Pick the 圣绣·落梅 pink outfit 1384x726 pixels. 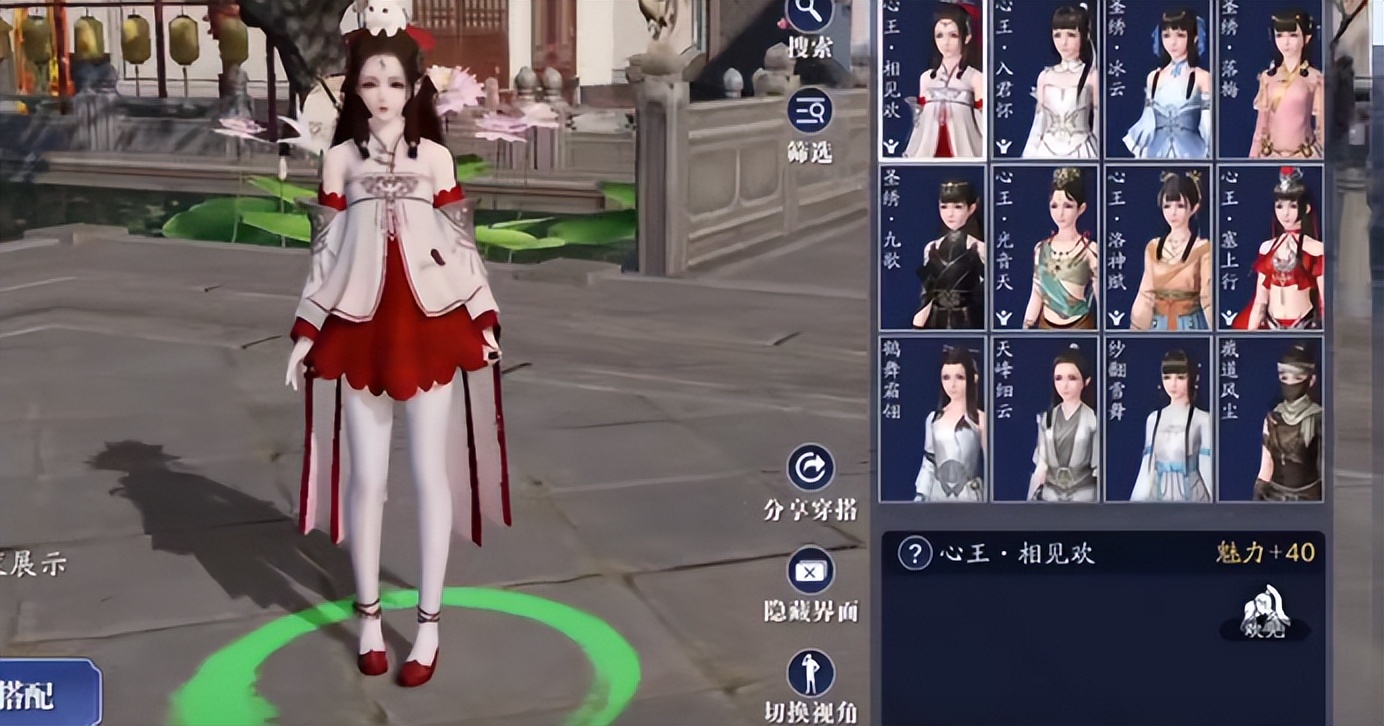tap(1271, 78)
